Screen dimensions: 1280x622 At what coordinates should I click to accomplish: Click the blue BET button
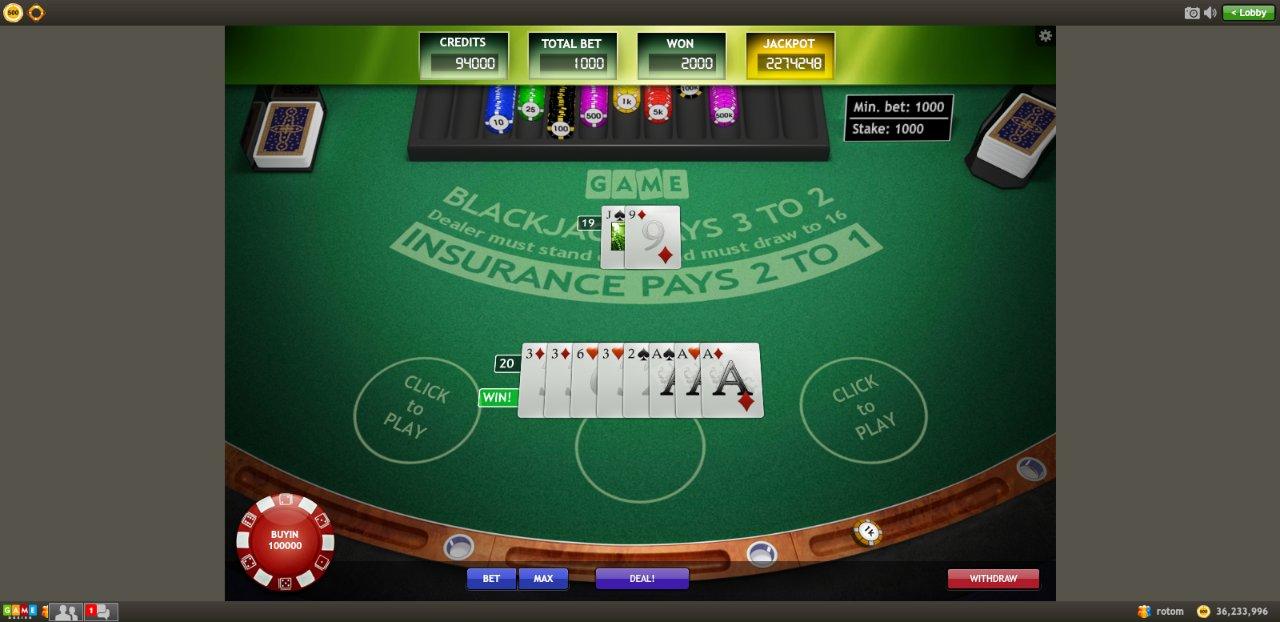tap(491, 578)
